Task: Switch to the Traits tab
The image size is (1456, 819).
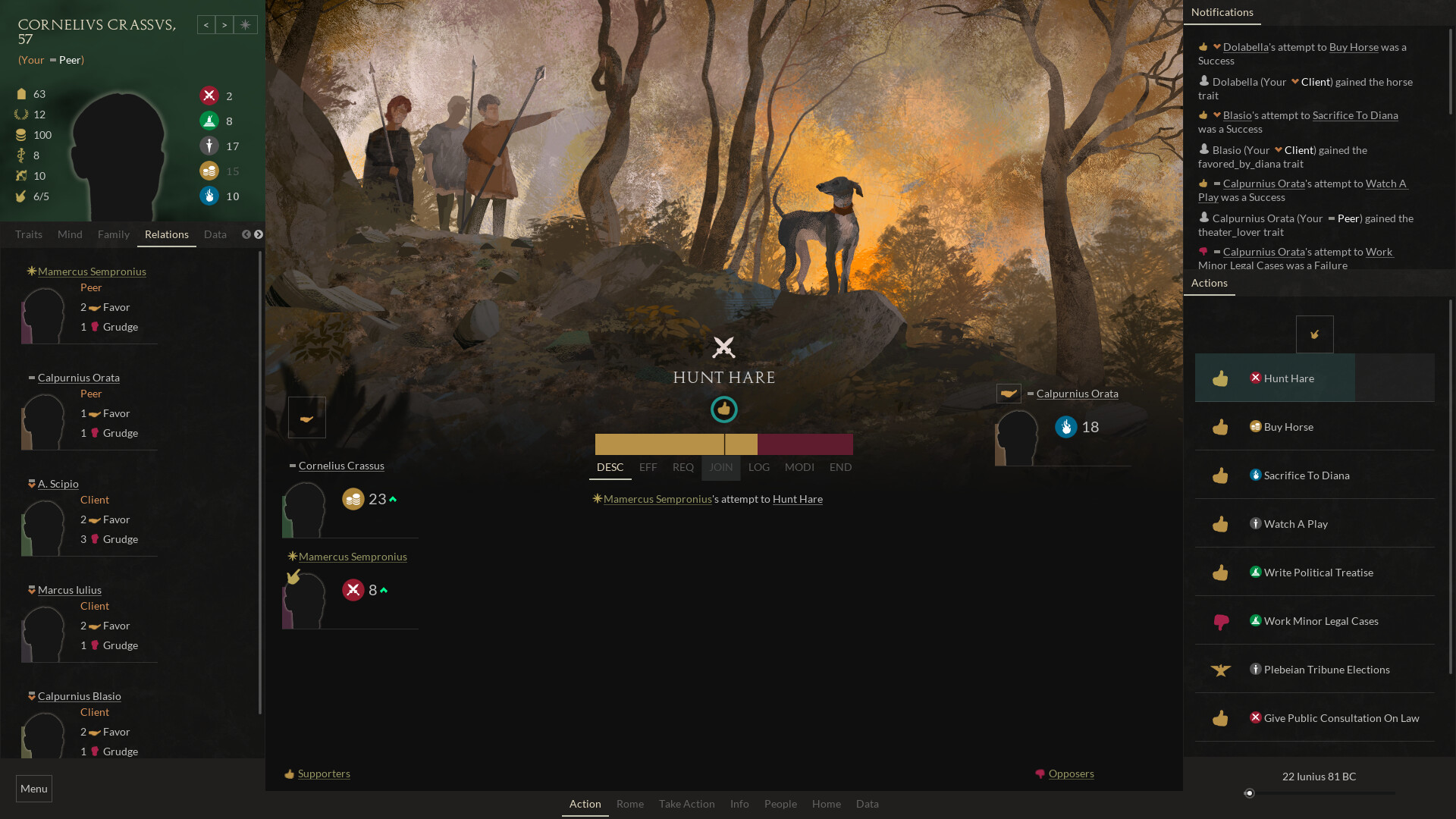Action: tap(28, 234)
